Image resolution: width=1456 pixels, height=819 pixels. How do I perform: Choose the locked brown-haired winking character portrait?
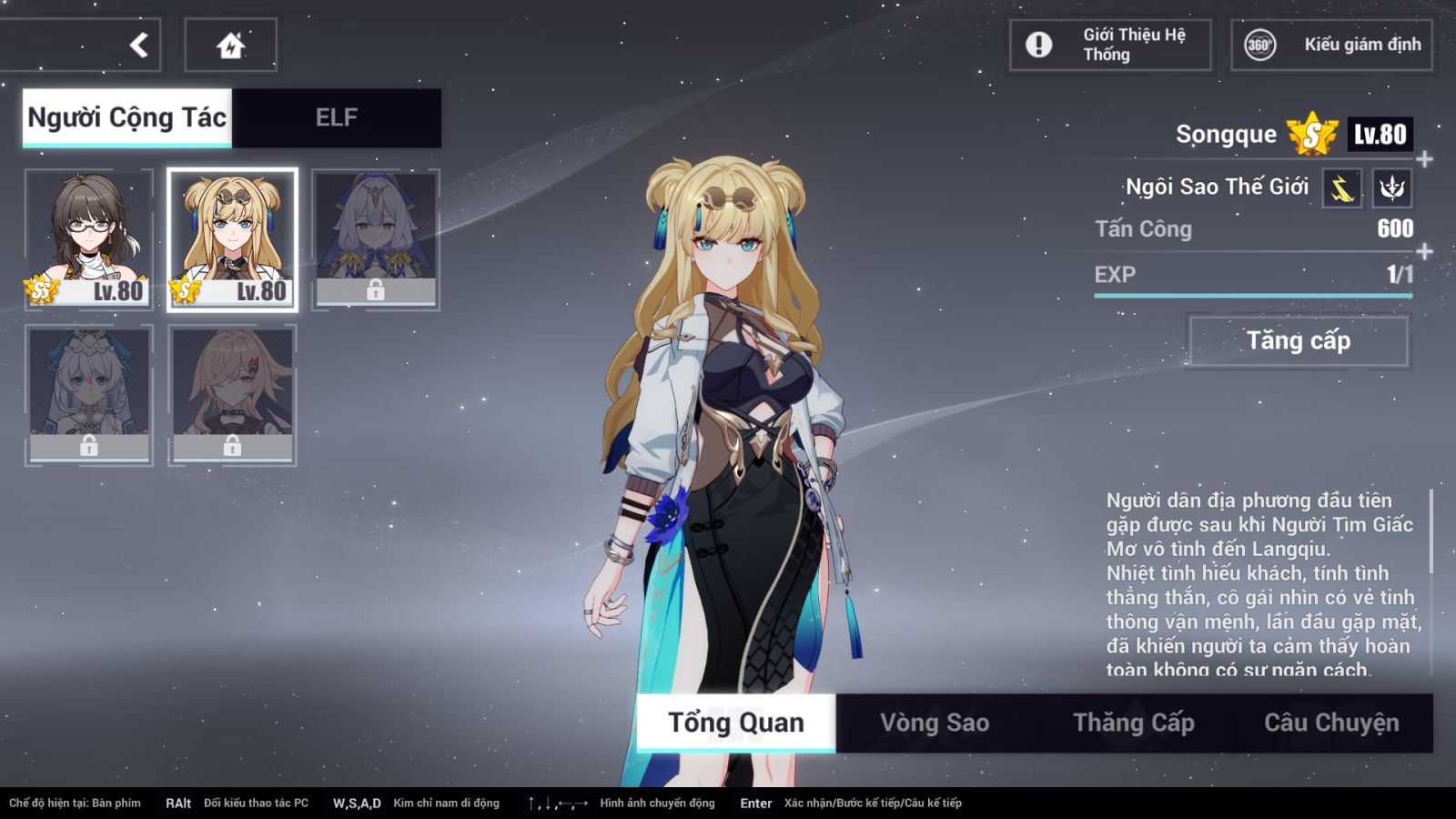232,395
